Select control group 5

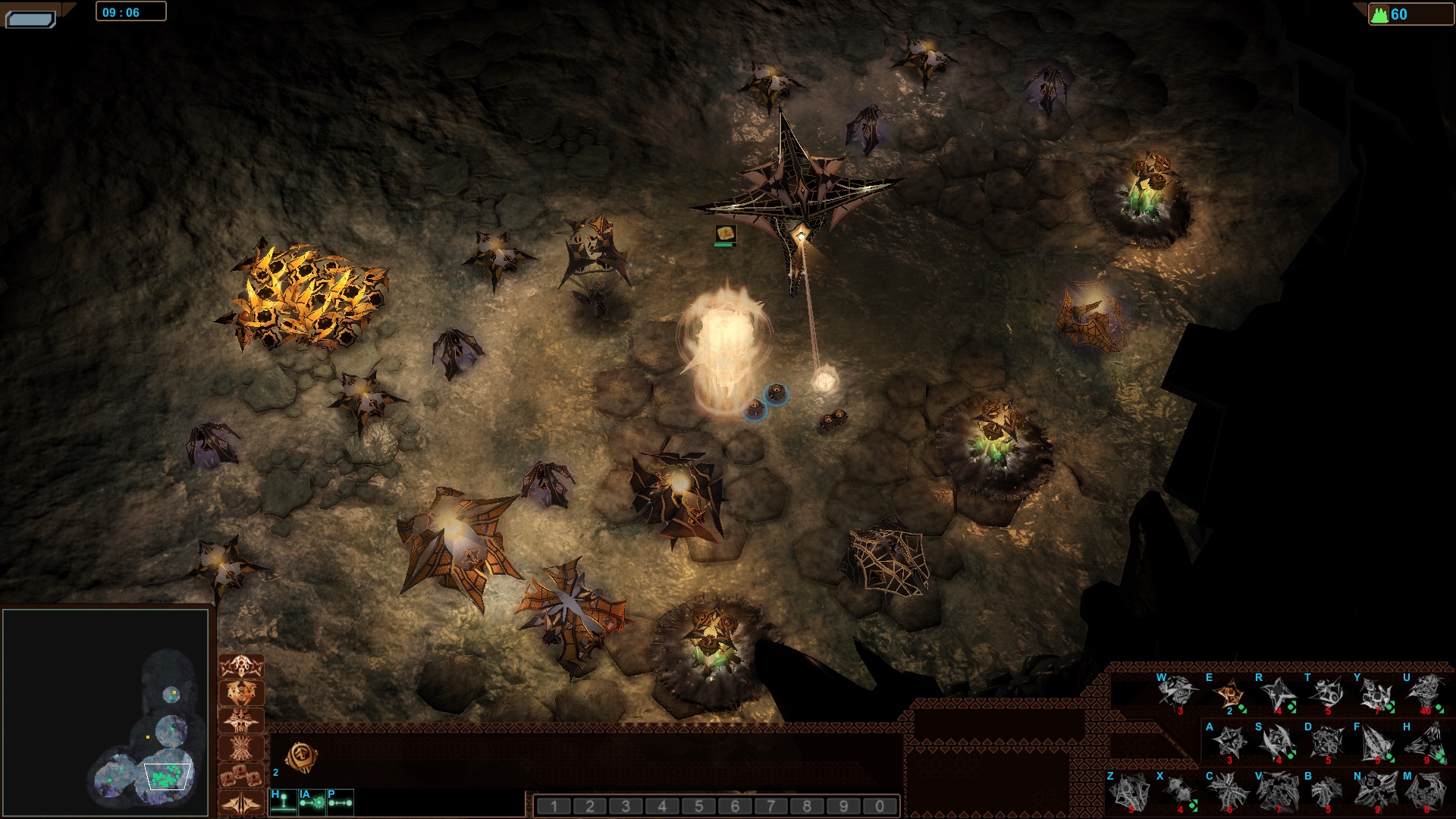(x=698, y=806)
